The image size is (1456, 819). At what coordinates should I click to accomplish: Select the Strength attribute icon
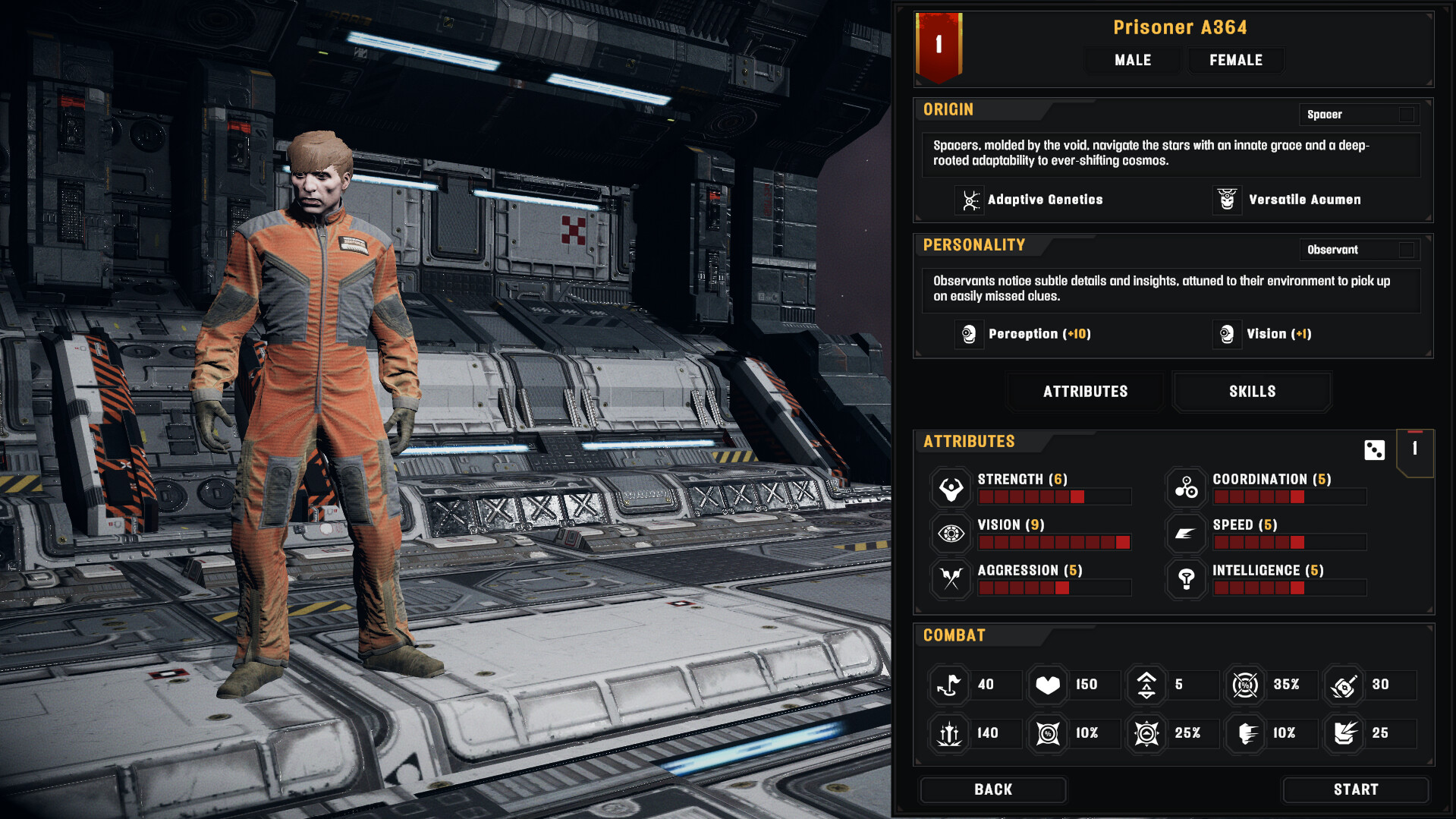pyautogui.click(x=950, y=487)
